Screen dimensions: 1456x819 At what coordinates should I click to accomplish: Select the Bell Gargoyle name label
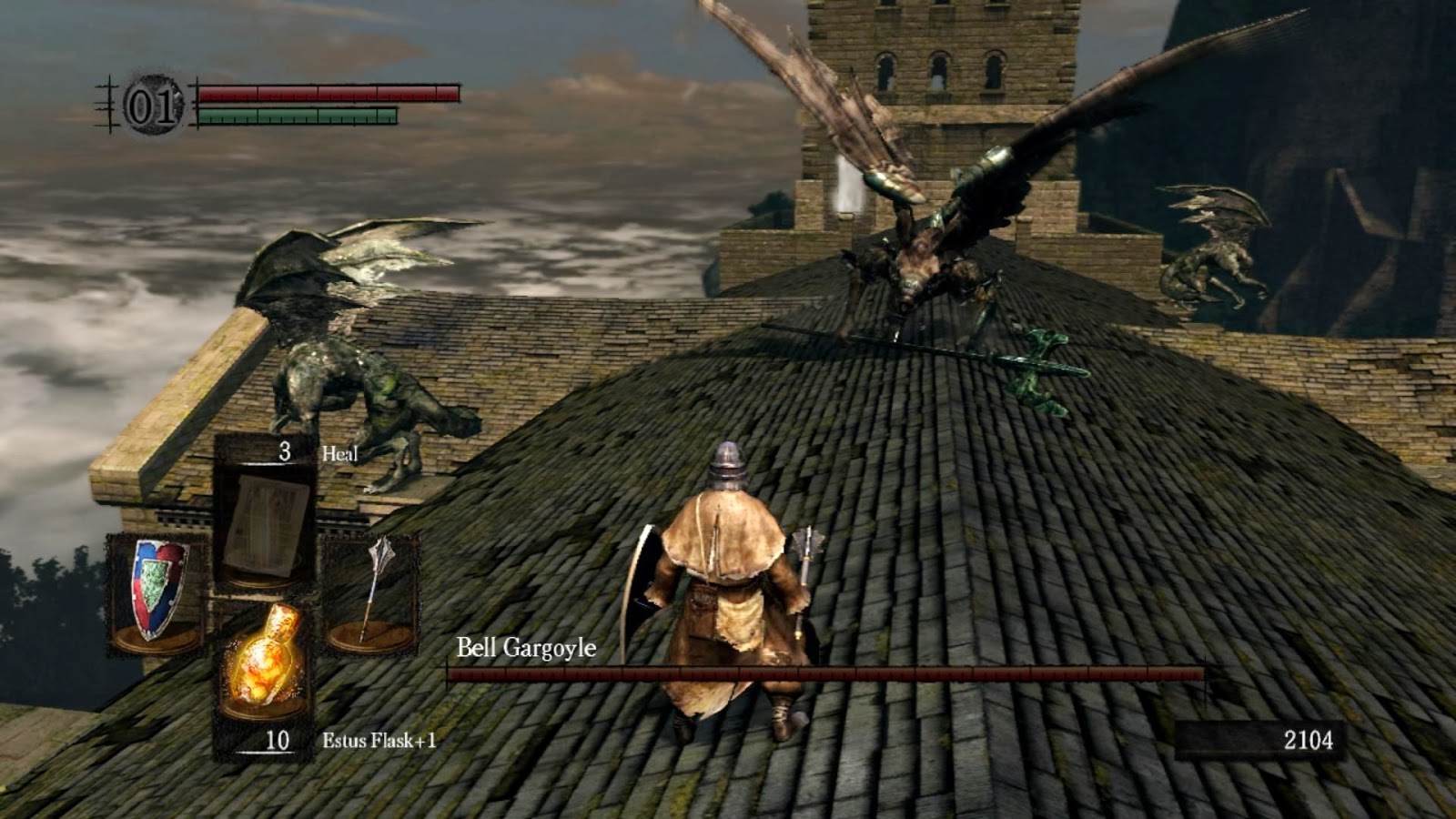(x=524, y=650)
